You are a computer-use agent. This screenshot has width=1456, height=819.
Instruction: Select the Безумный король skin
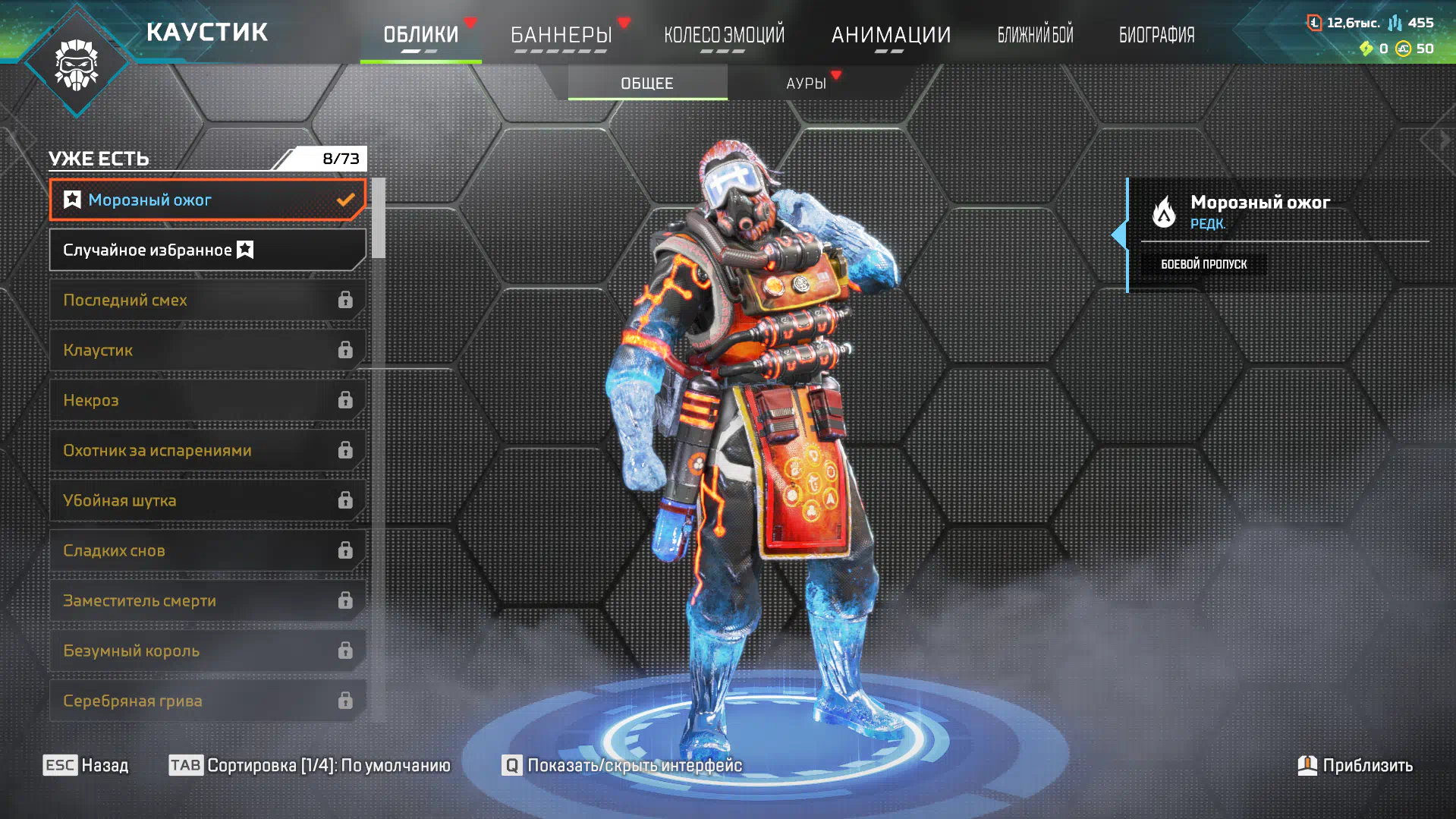click(206, 651)
